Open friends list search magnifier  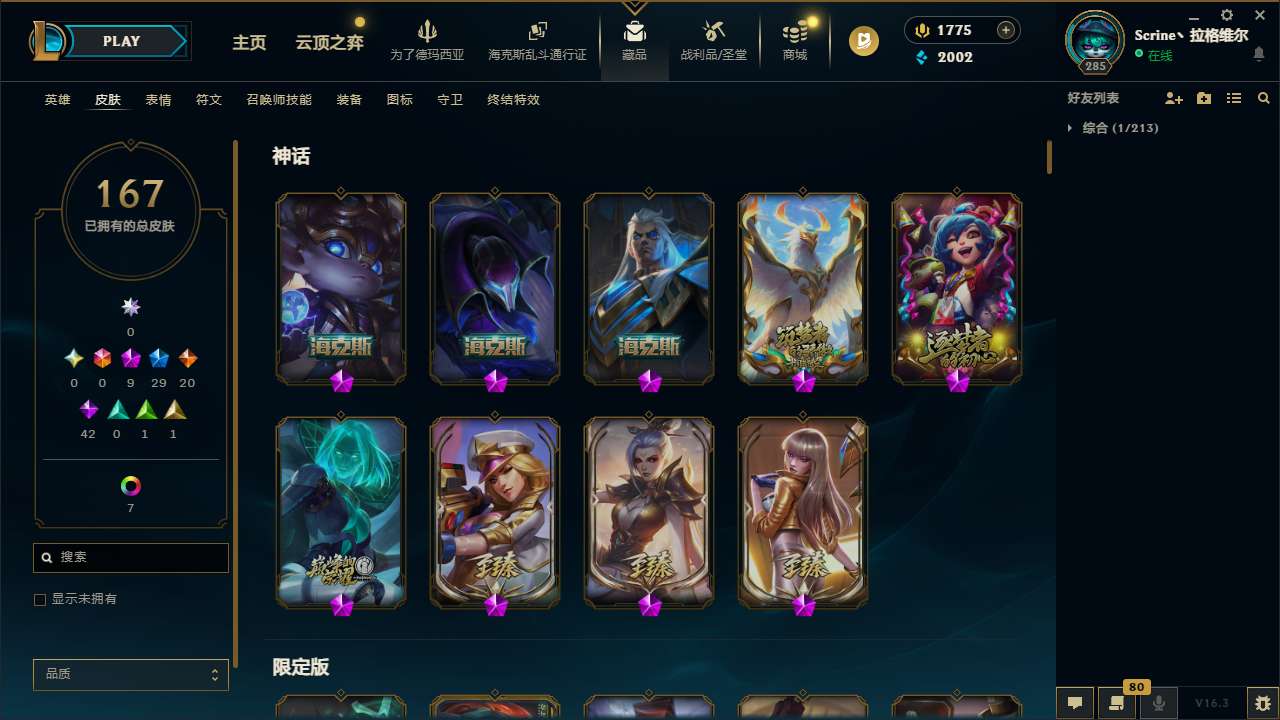(1264, 98)
